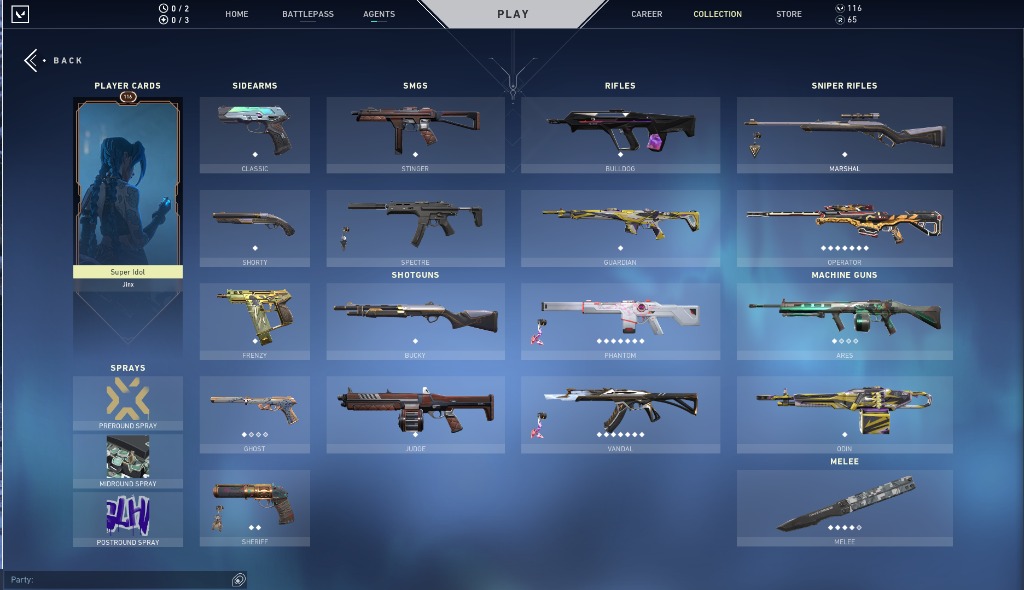The width and height of the screenshot is (1024, 590).
Task: Switch to the Battlepass tab
Action: coord(308,14)
